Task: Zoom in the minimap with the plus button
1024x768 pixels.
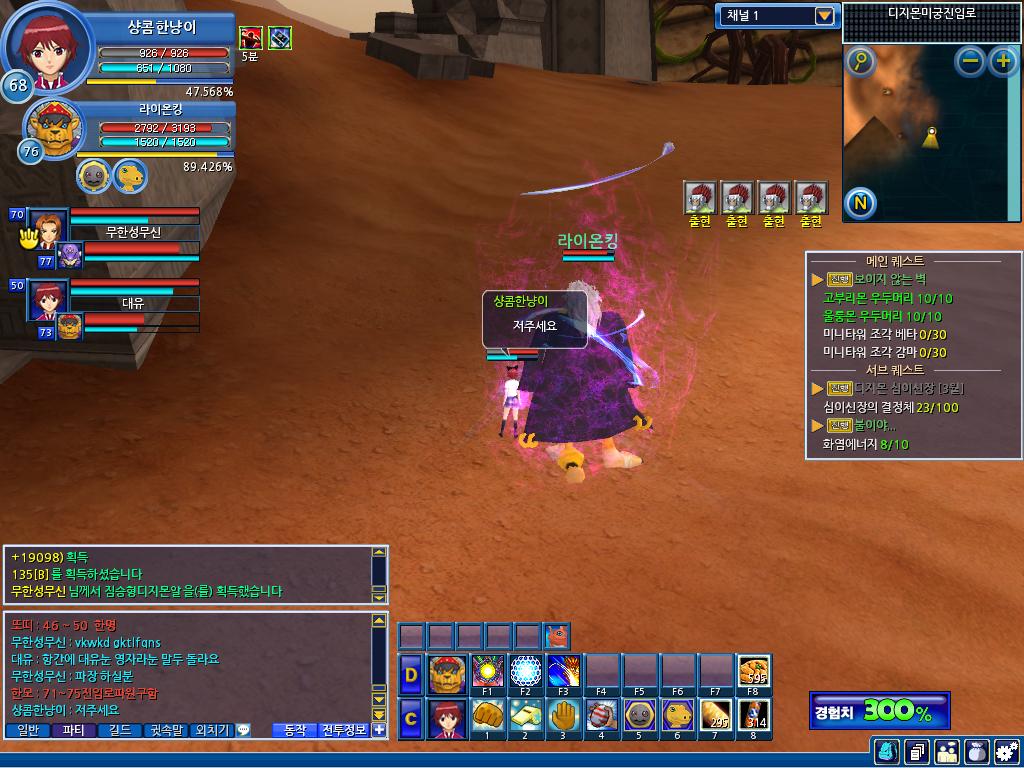Action: pyautogui.click(x=1002, y=62)
